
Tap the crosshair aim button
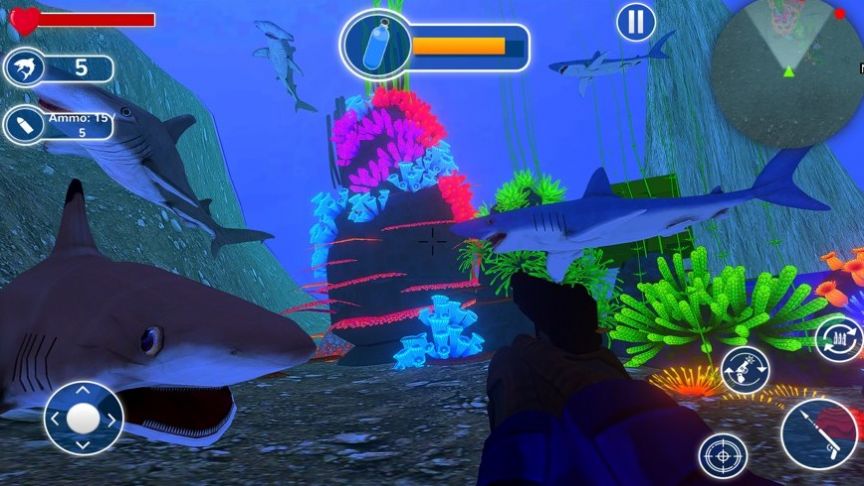tap(722, 456)
